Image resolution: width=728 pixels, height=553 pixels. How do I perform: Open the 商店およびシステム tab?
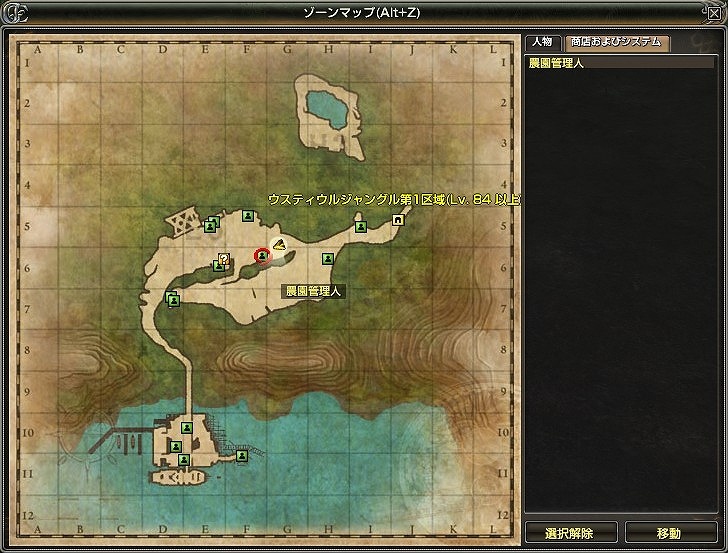[616, 42]
